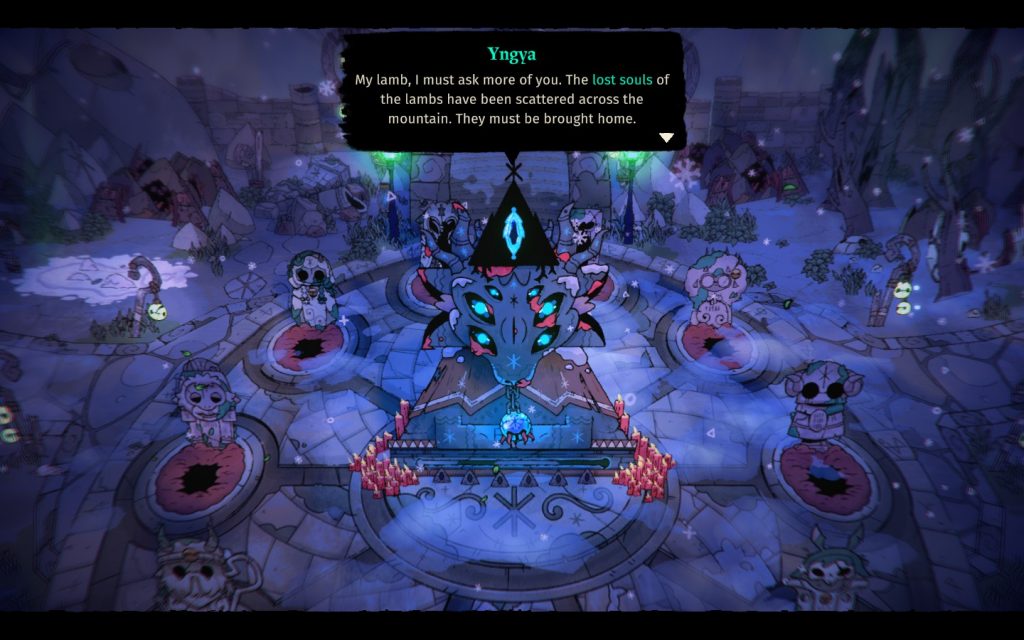The width and height of the screenshot is (1024, 640).
Task: Advance Yngya's dialogue with the white arrow
Action: click(x=666, y=137)
